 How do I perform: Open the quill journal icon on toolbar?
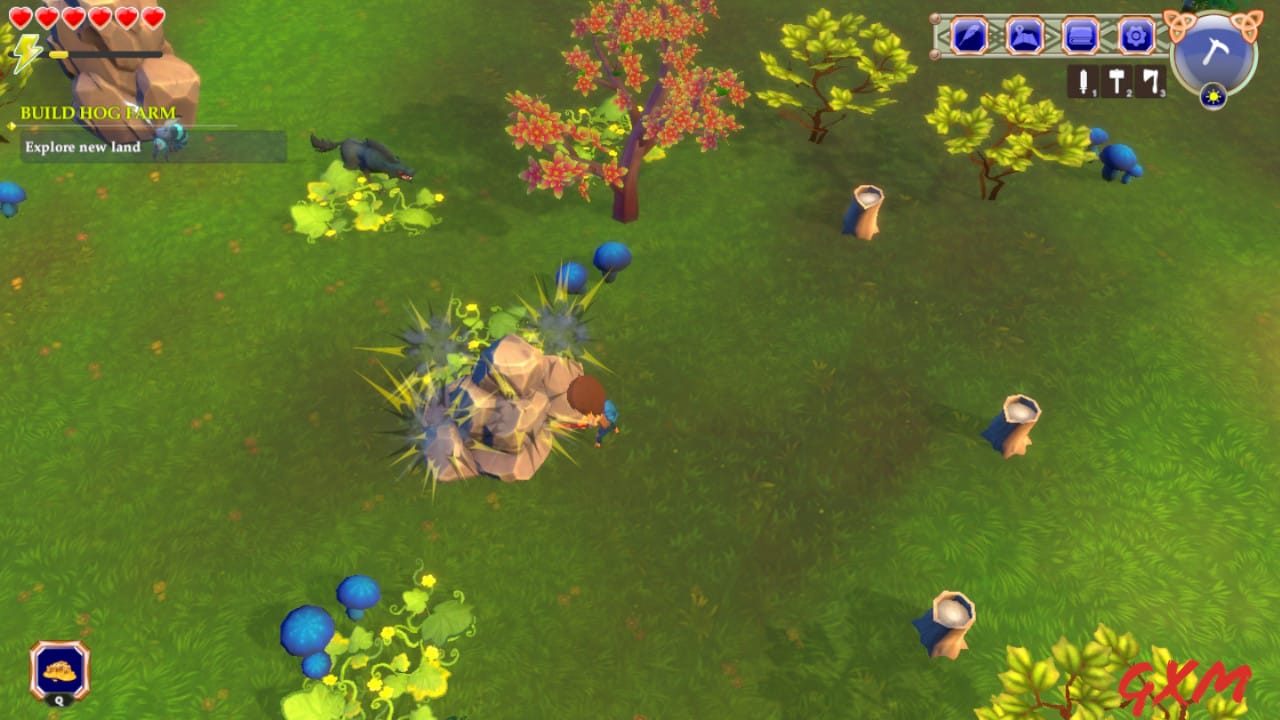click(x=970, y=36)
